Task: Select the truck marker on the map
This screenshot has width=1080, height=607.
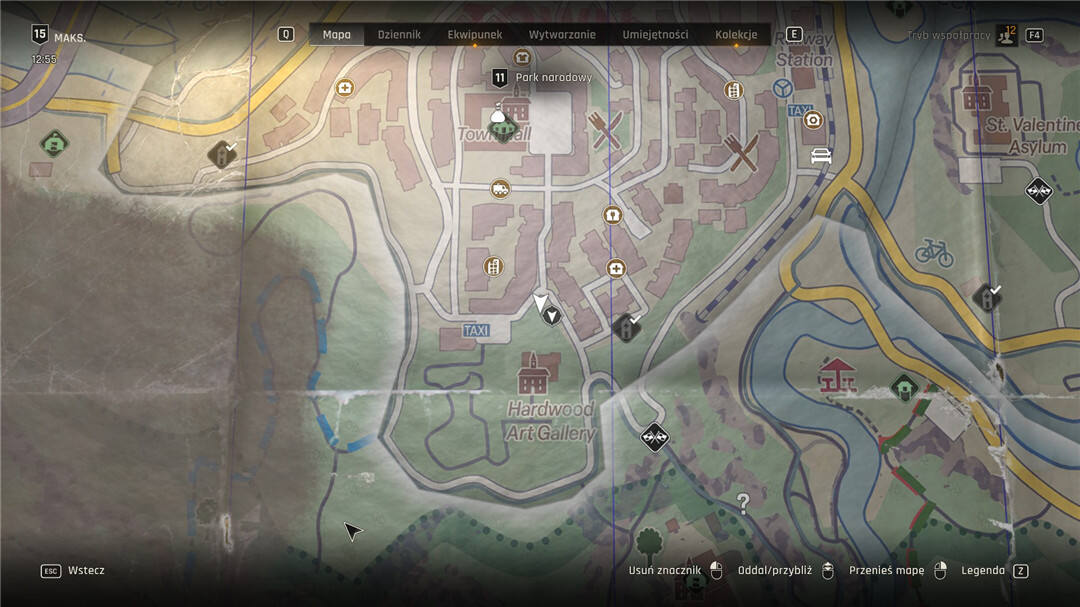Action: tap(500, 188)
